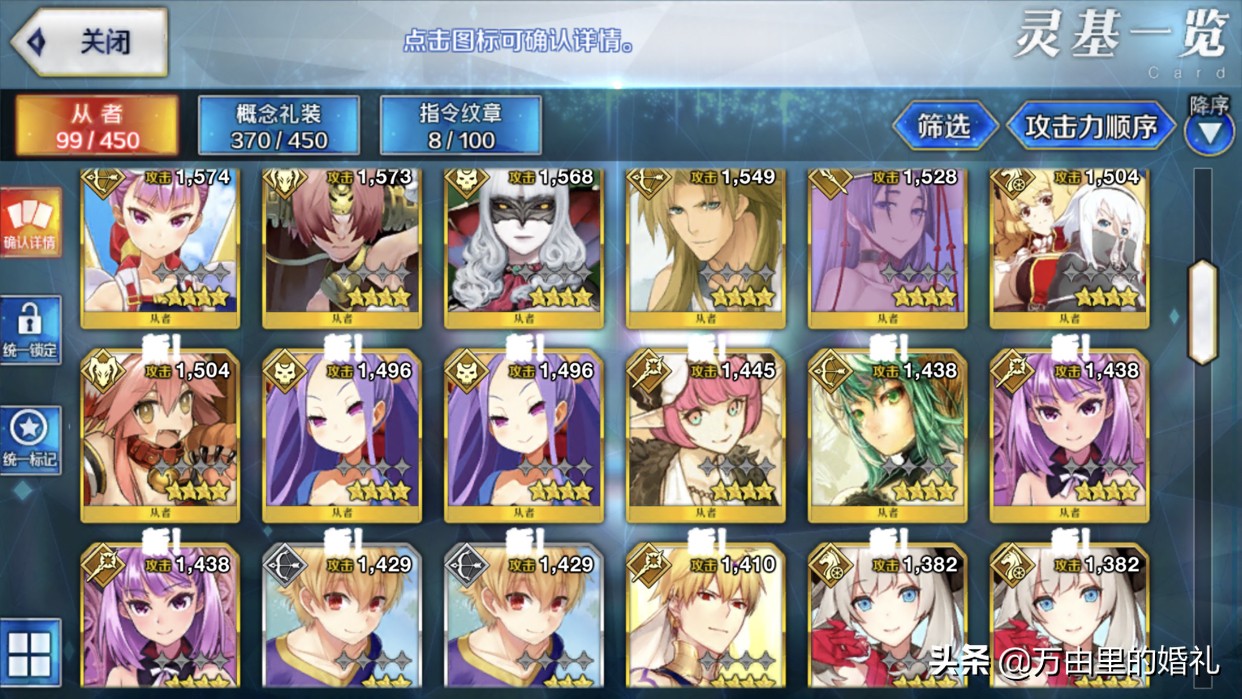The height and width of the screenshot is (699, 1242).
Task: Click the 统一标记 batch mark button
Action: [30, 440]
